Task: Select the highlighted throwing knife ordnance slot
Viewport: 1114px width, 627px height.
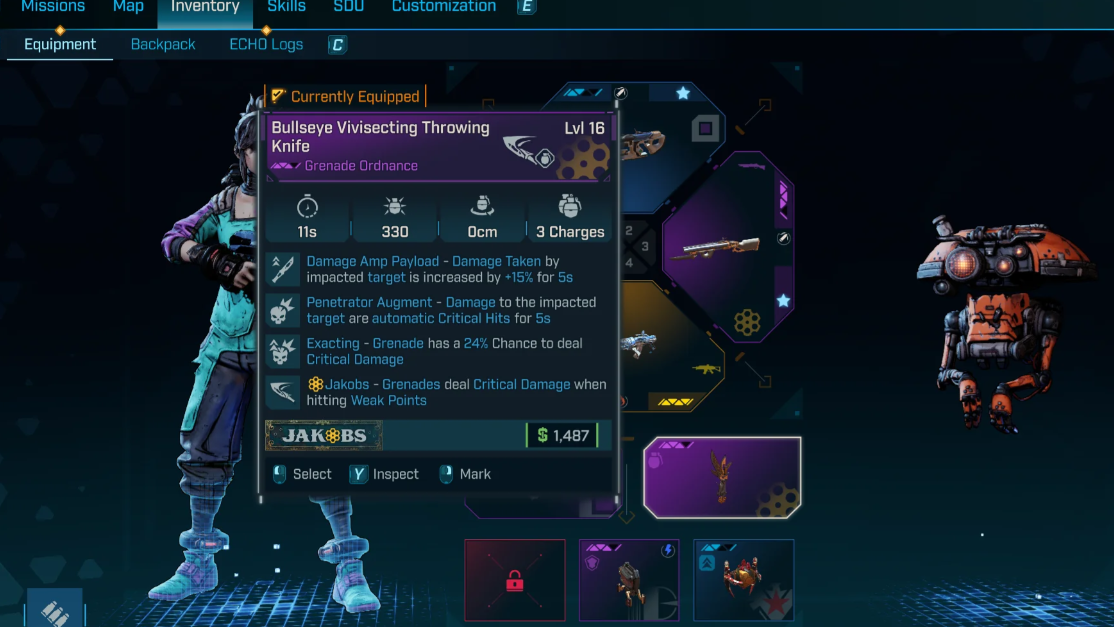Action: (x=721, y=477)
